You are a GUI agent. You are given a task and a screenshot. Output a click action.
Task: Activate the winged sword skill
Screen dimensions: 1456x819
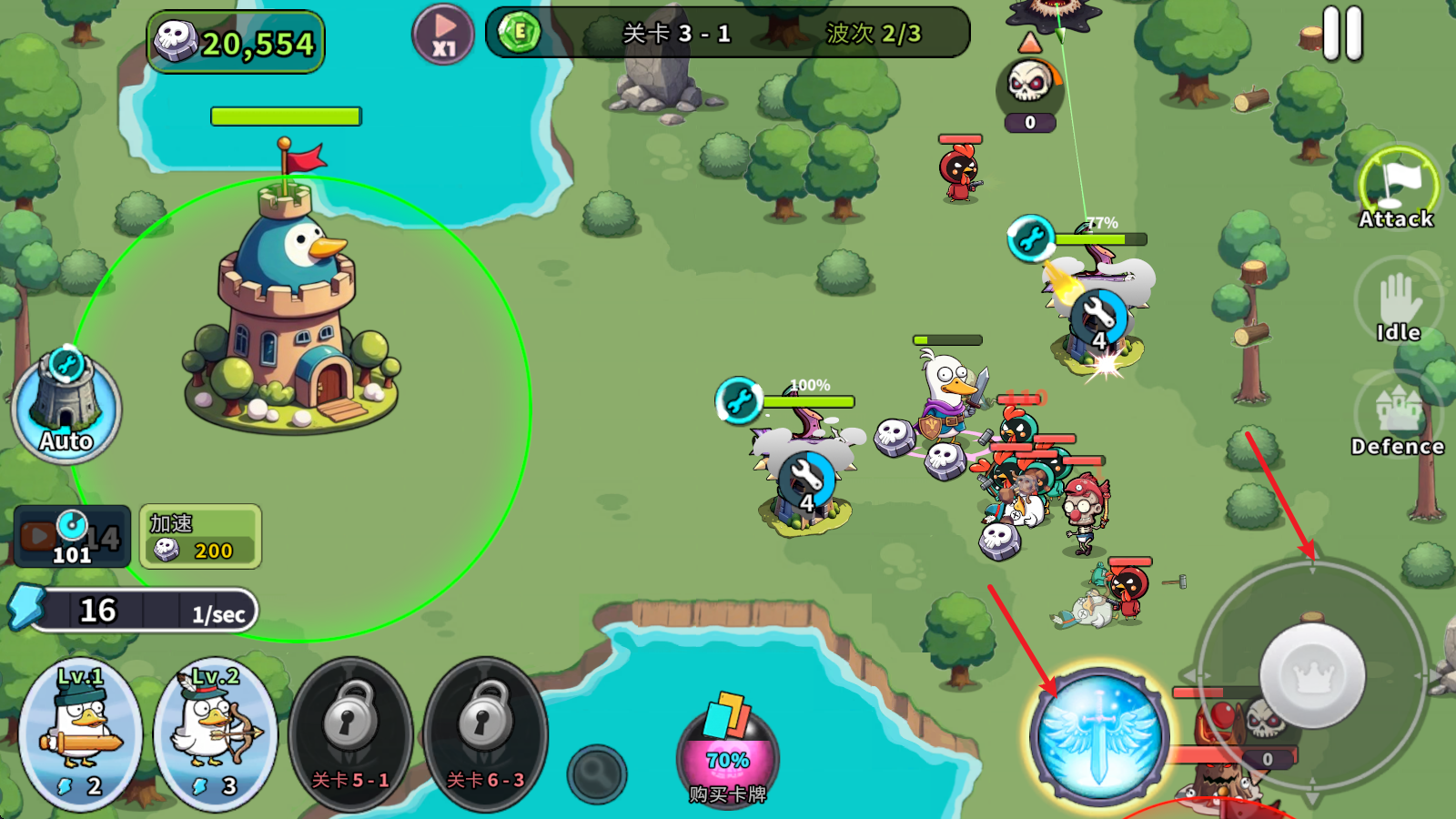tap(1099, 735)
